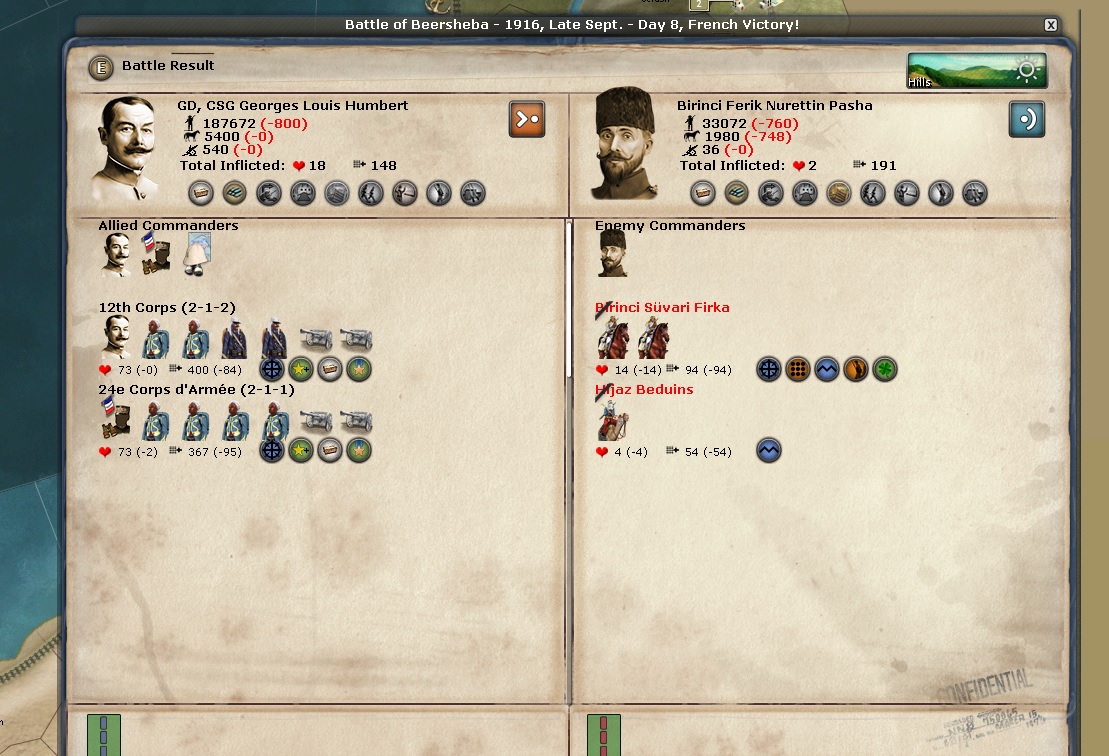Click the blue defensive posture button
This screenshot has height=756, width=1109.
pos(1027,119)
